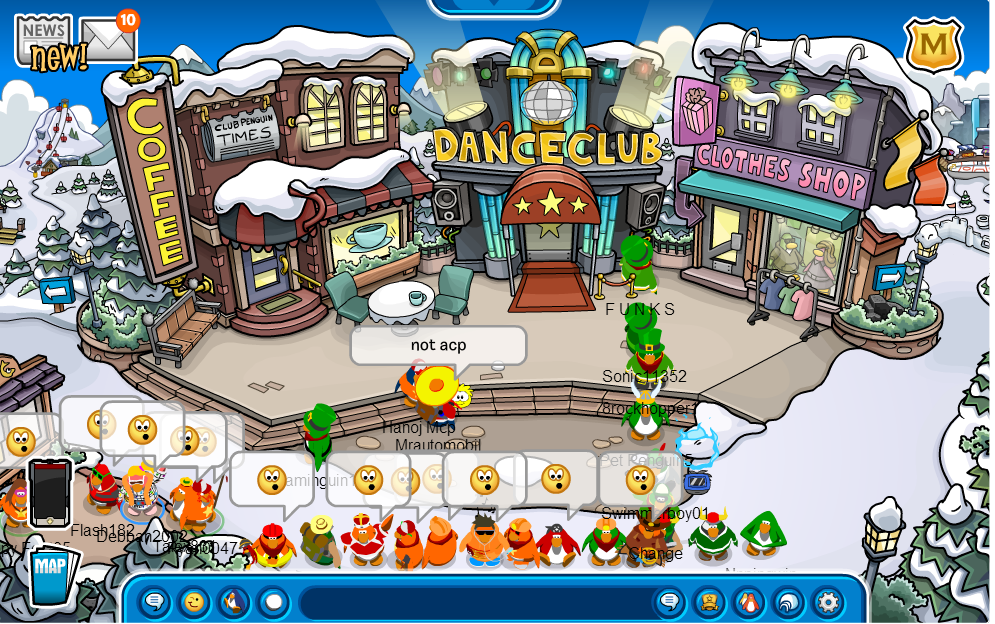Open the safe chat messages menu
The image size is (995, 624).
coord(155,602)
